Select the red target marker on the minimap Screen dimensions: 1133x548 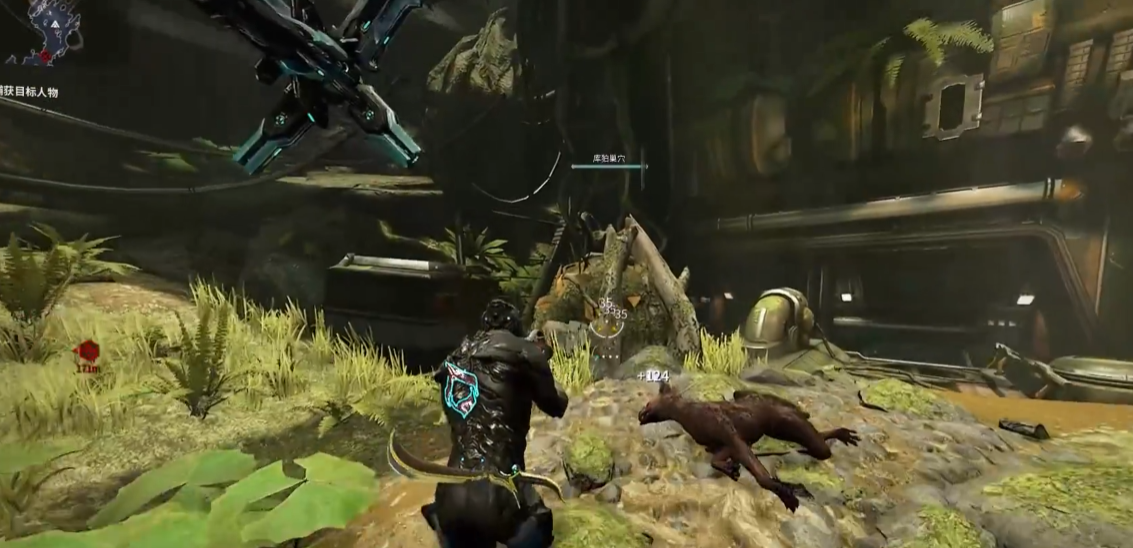[x=45, y=57]
